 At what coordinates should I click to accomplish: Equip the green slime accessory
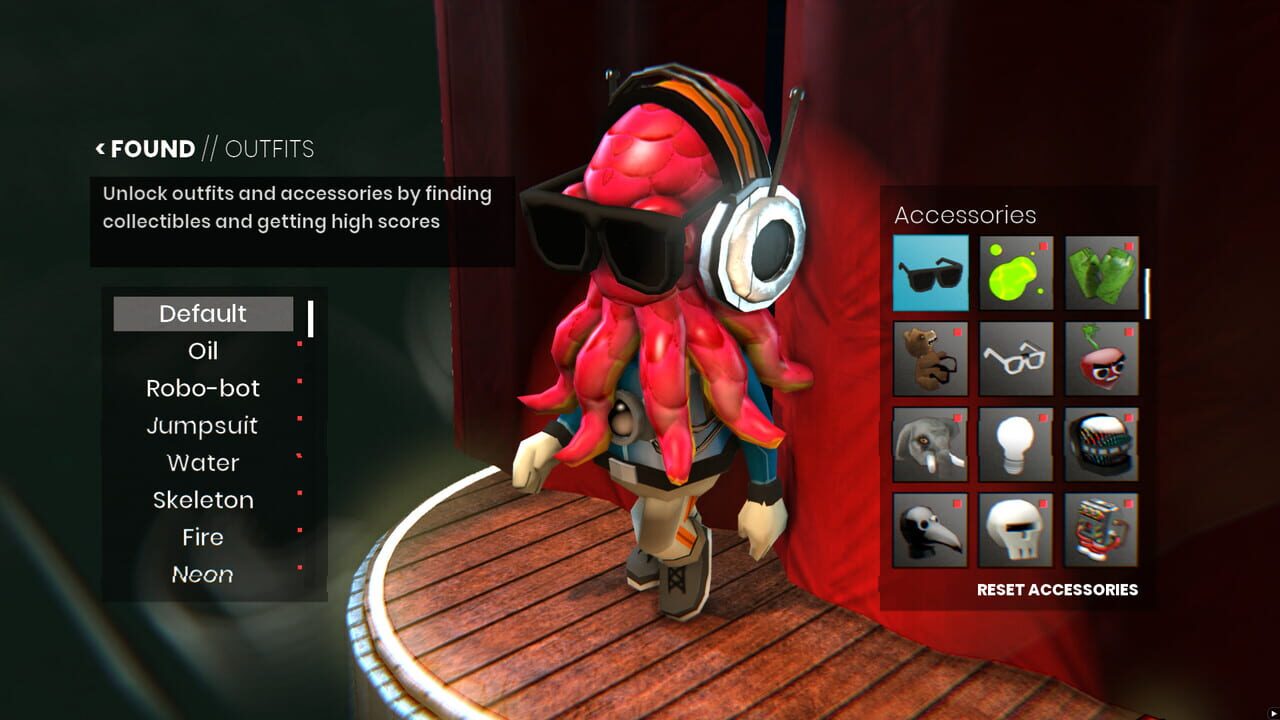[1015, 272]
